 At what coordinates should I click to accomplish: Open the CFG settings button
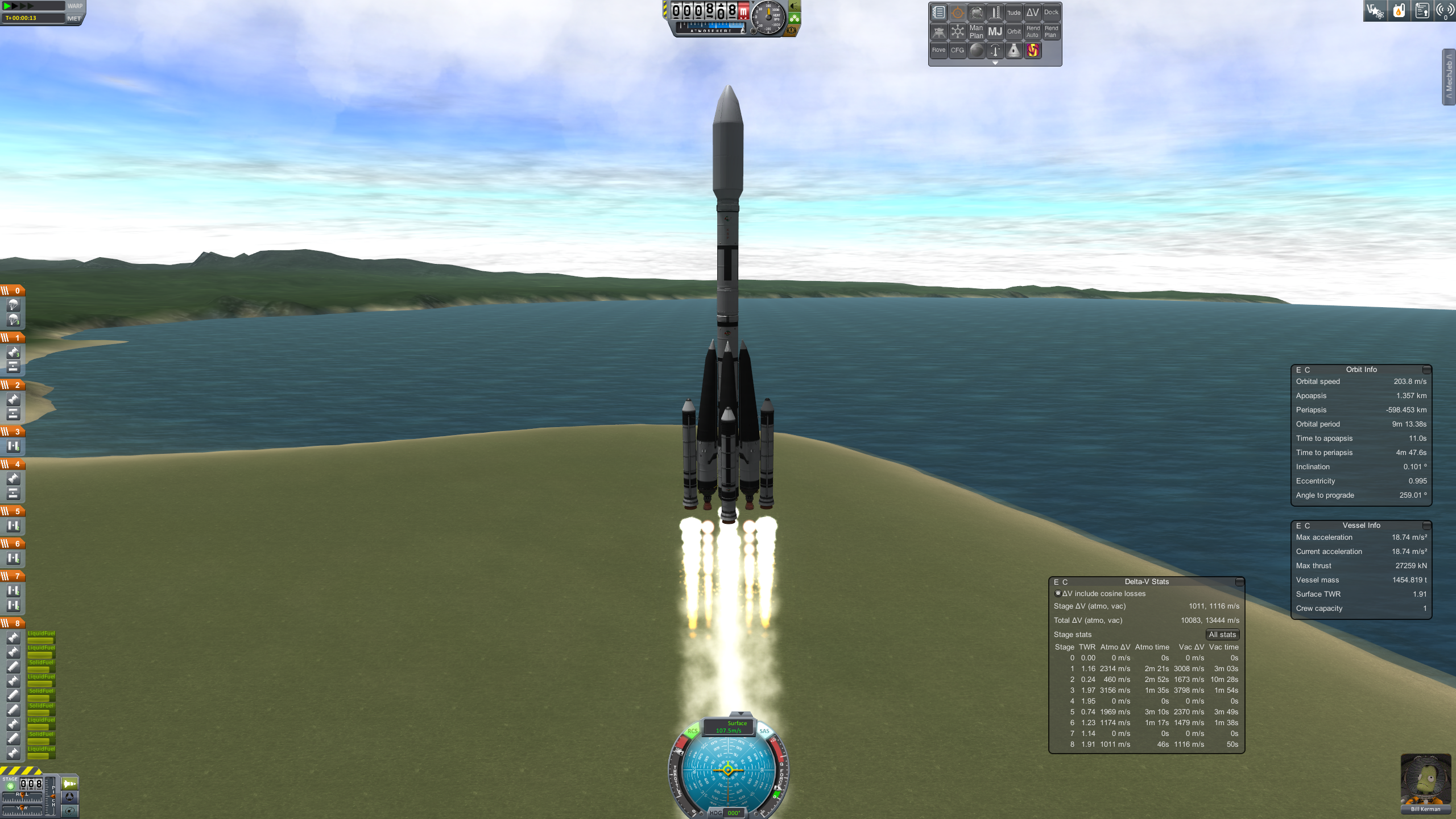pos(957,51)
